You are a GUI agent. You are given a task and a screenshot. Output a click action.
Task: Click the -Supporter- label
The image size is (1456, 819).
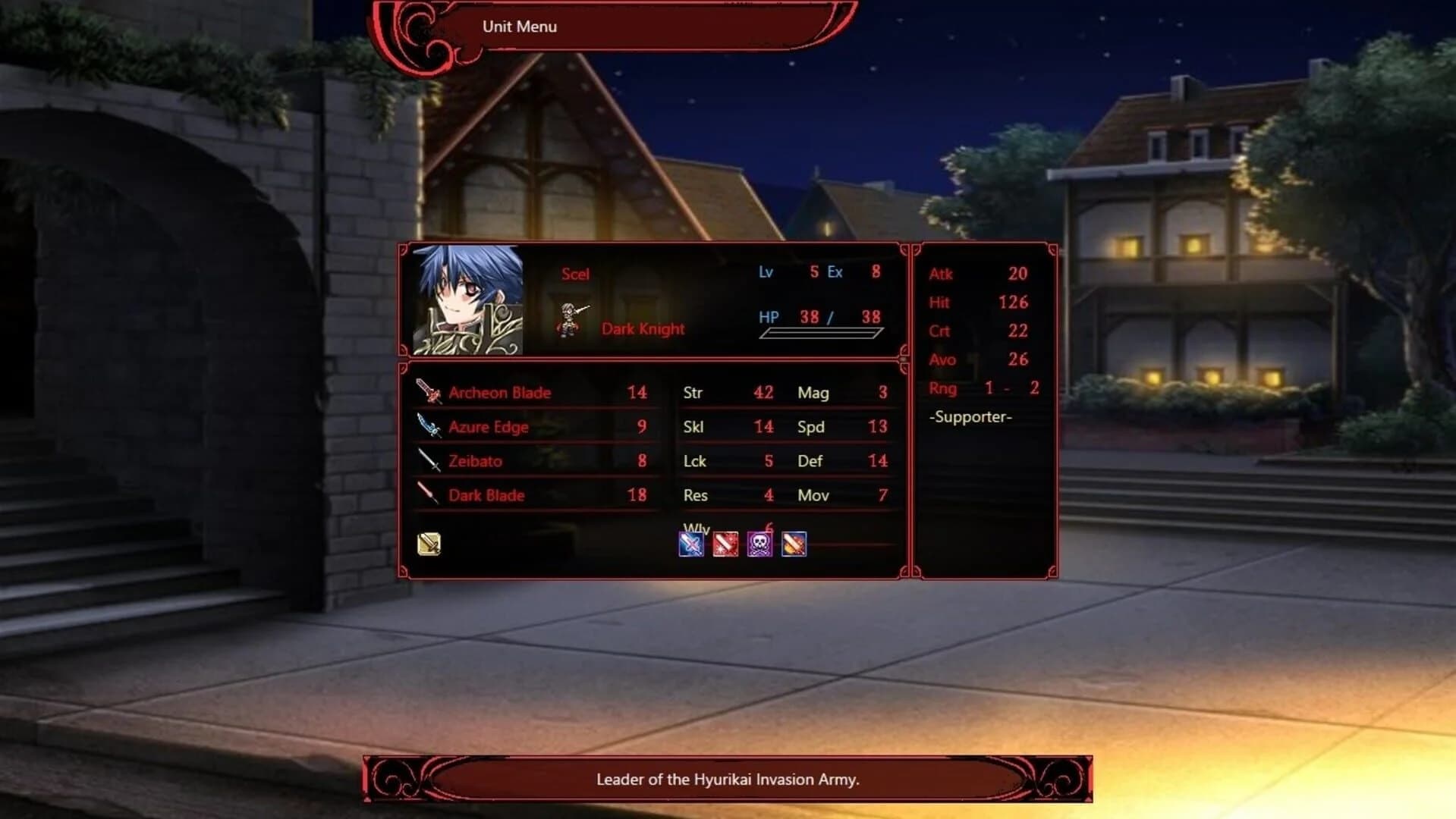970,417
